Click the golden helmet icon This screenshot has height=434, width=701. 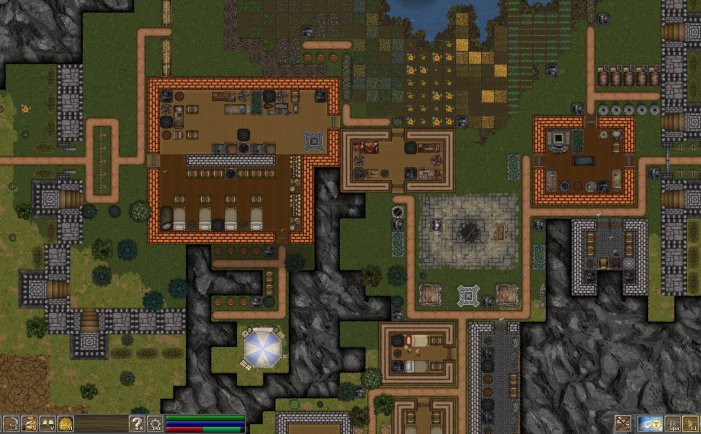[x=65, y=423]
